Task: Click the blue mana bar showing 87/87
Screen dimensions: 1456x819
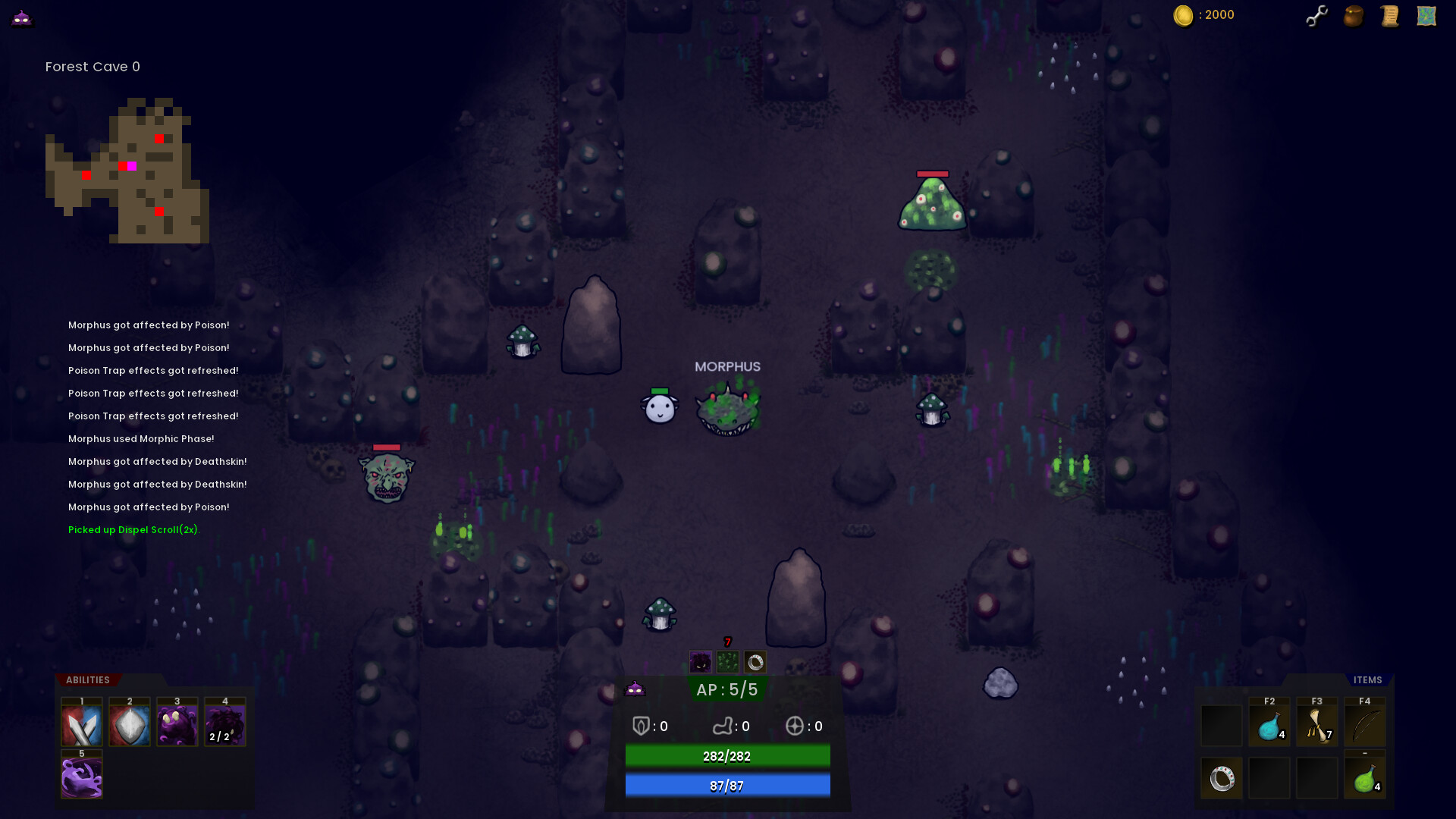Action: point(726,786)
